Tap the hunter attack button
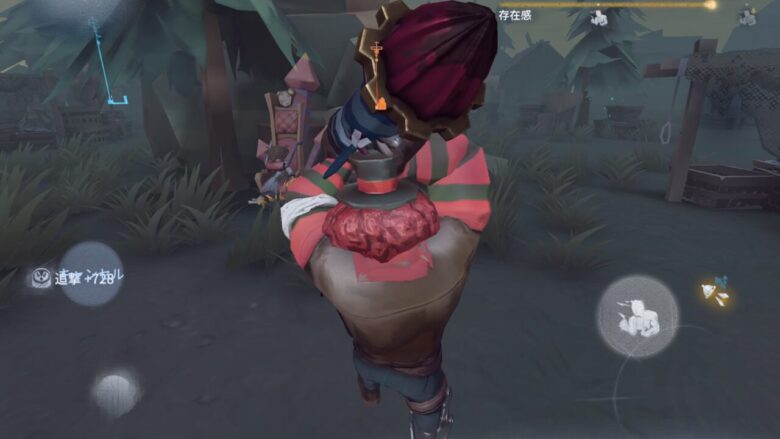This screenshot has height=439, width=780. tap(637, 317)
